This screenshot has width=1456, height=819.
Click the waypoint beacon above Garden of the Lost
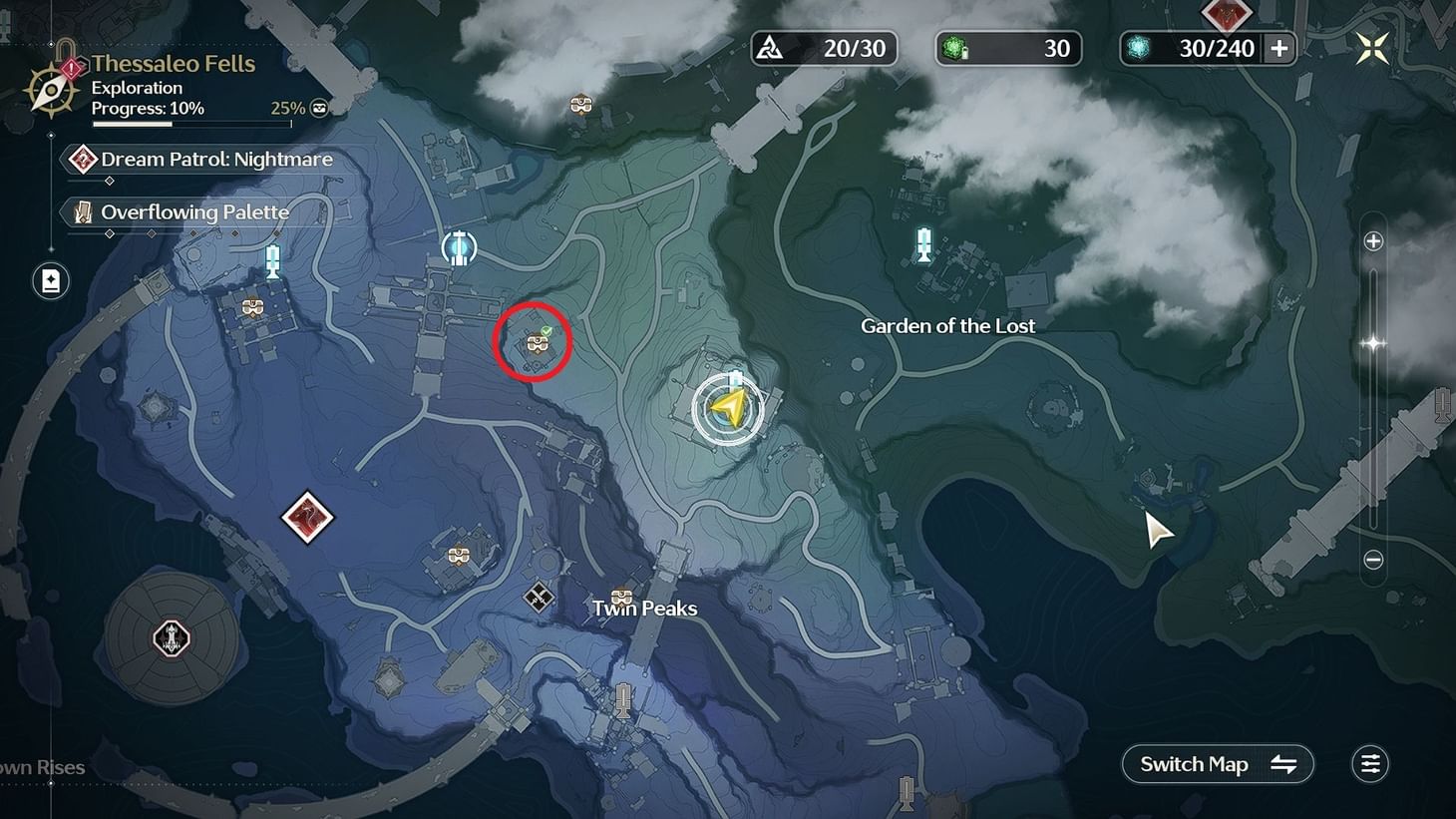[x=922, y=244]
